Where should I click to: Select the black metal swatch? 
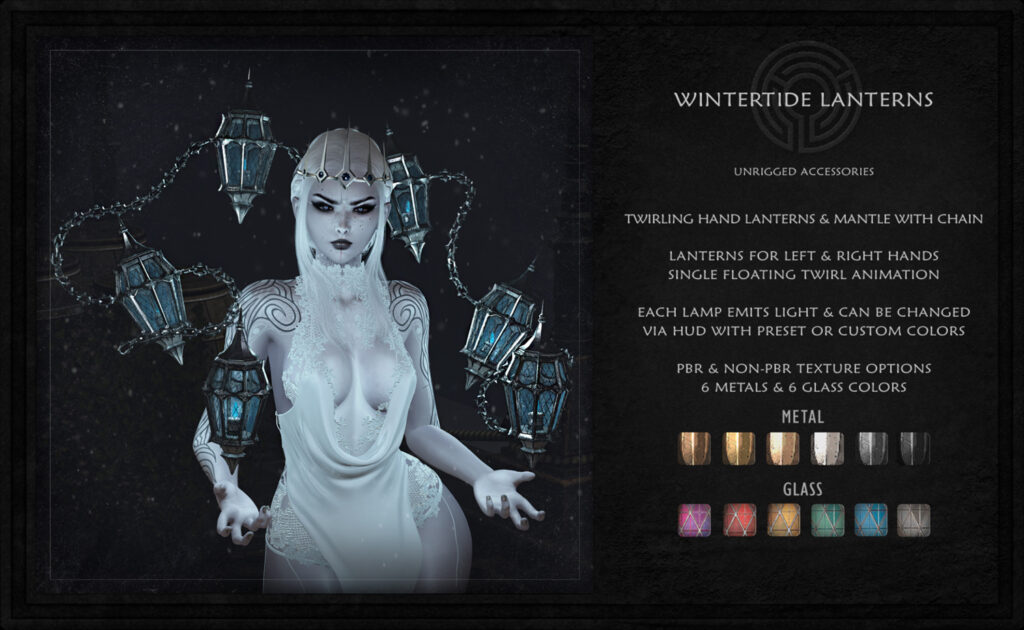(x=914, y=448)
